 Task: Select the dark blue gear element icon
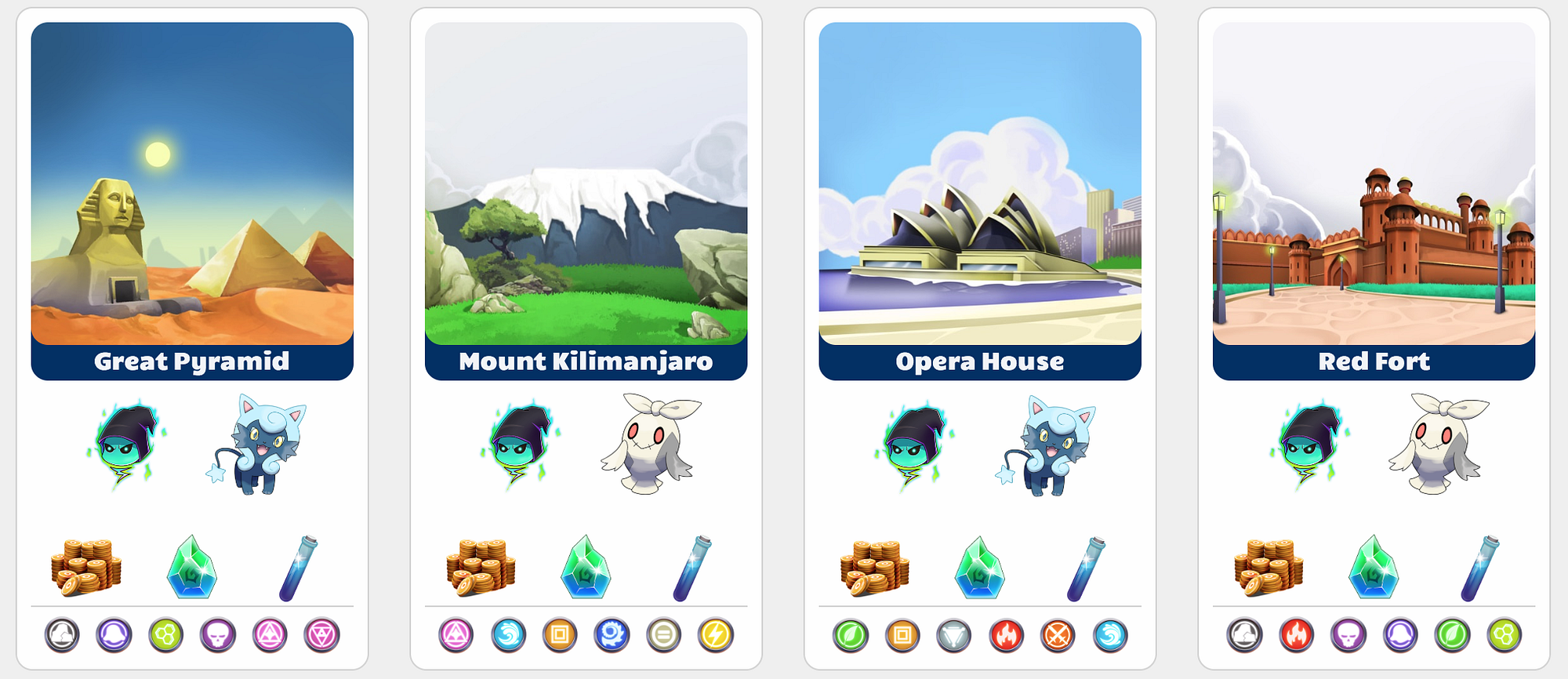(612, 635)
